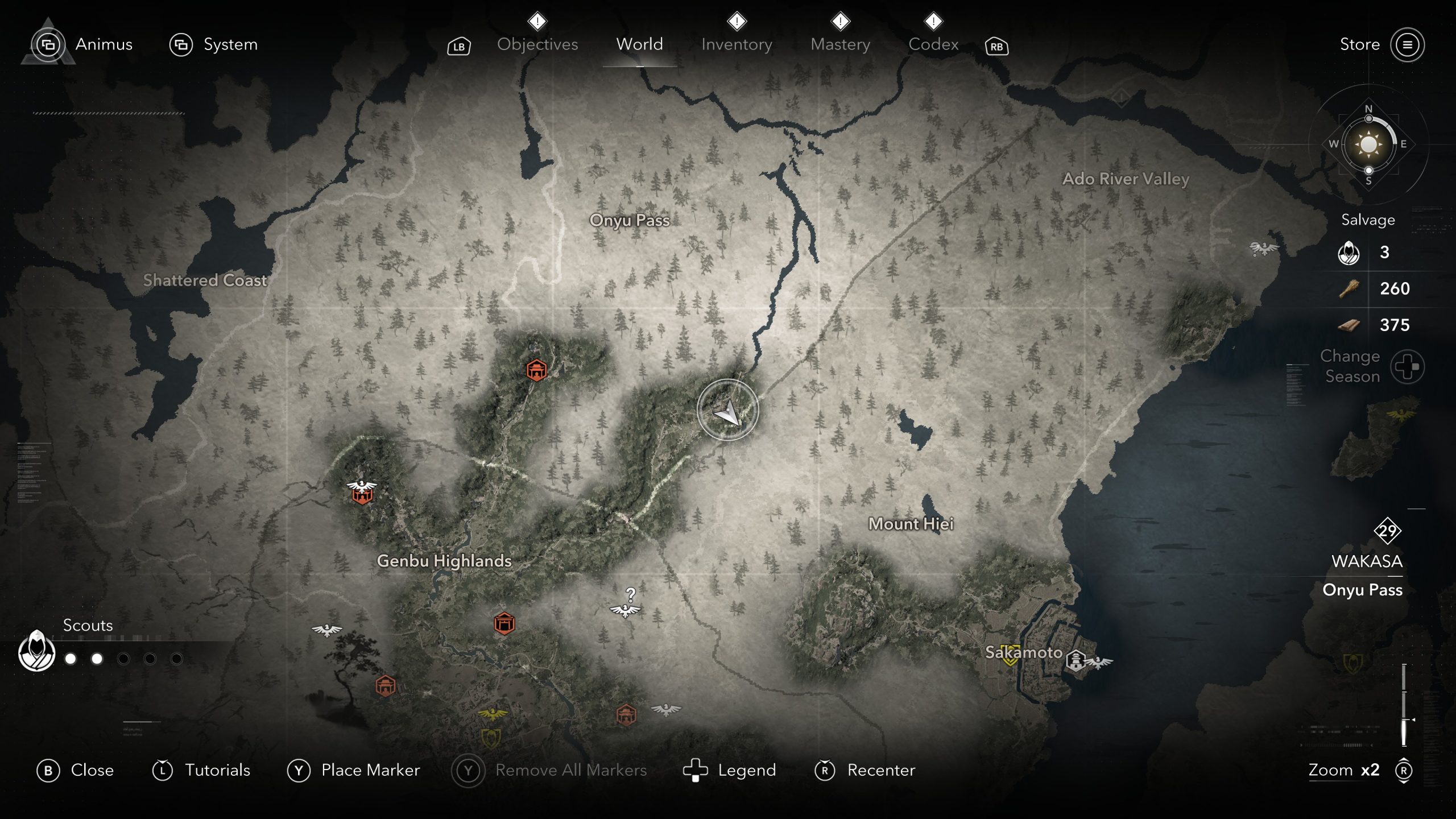This screenshot has width=1456, height=819.
Task: Open the map Tutorials
Action: 201,770
